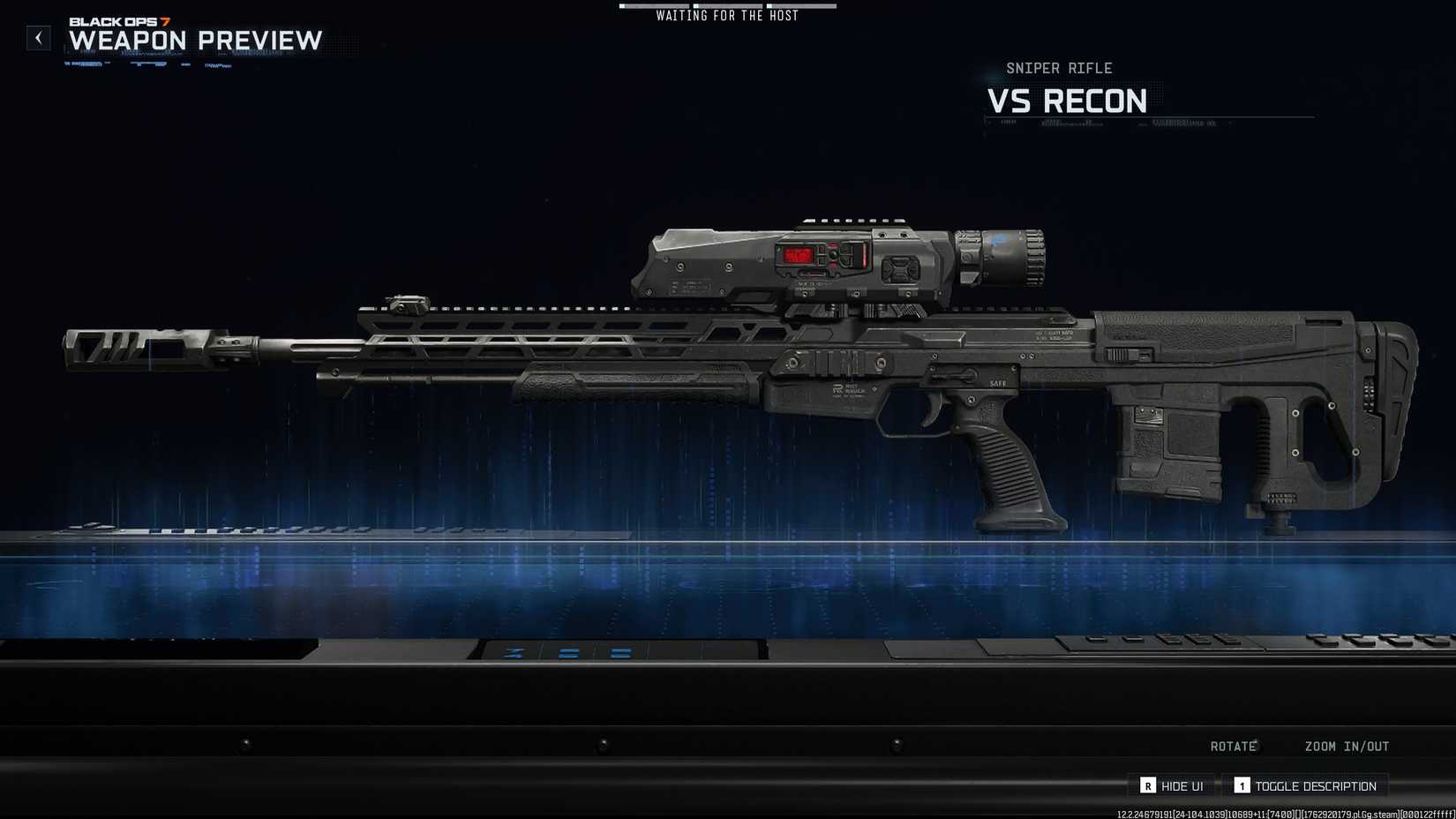The width and height of the screenshot is (1456, 819).
Task: Click the R key prompt icon
Action: click(x=1148, y=785)
